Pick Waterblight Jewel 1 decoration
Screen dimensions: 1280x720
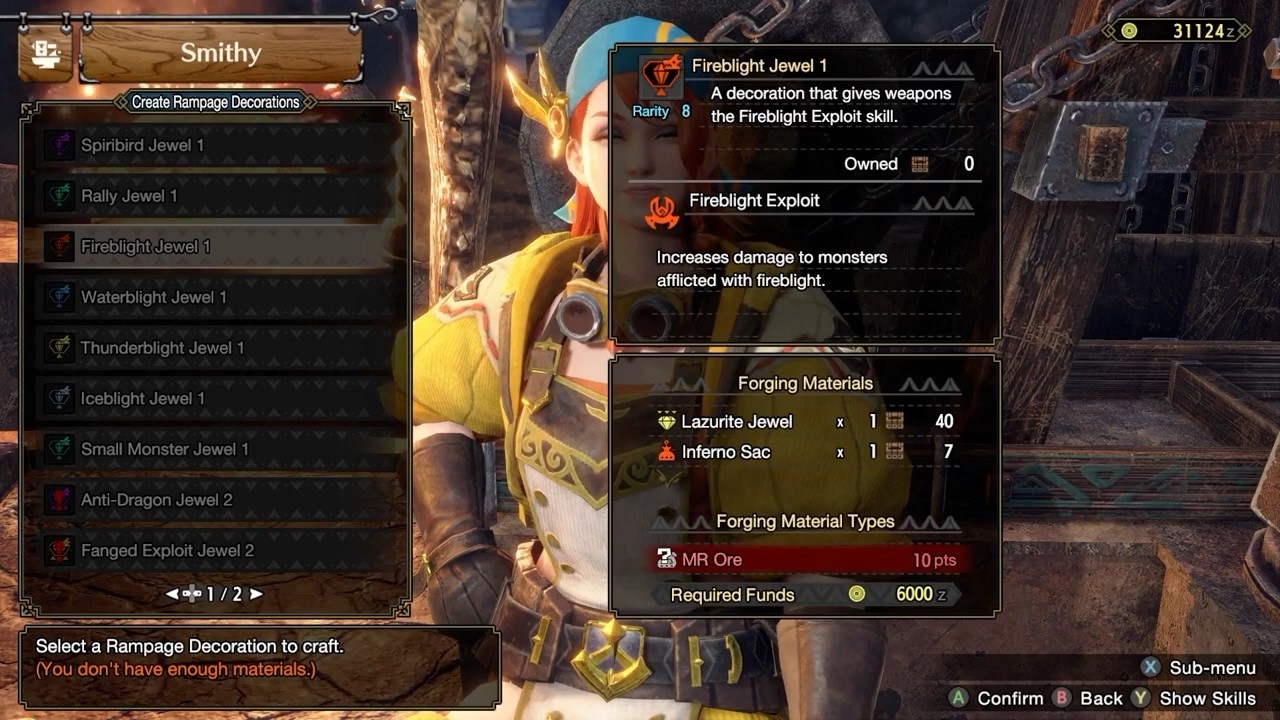click(x=153, y=297)
